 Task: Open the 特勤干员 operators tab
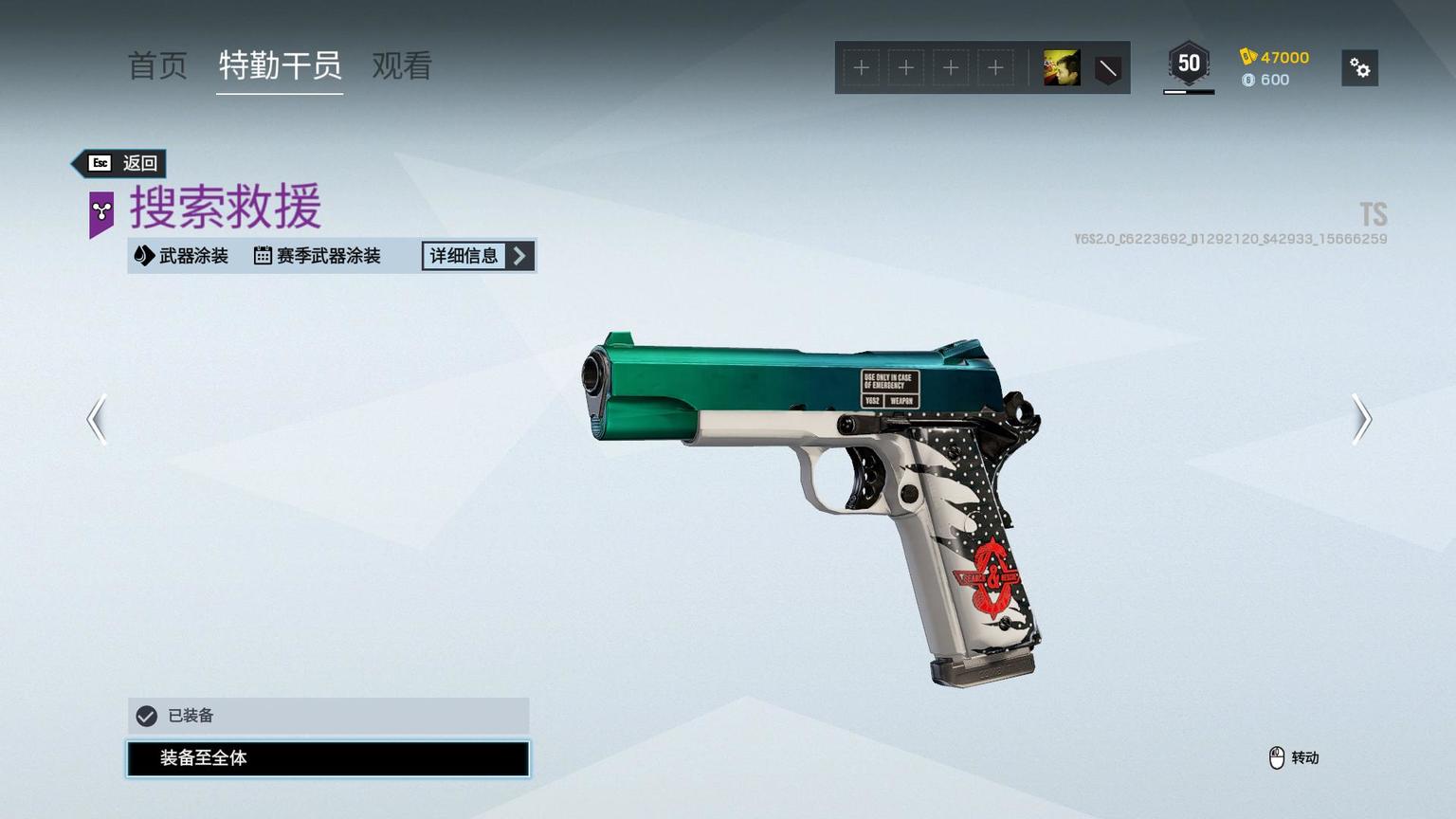[x=280, y=66]
